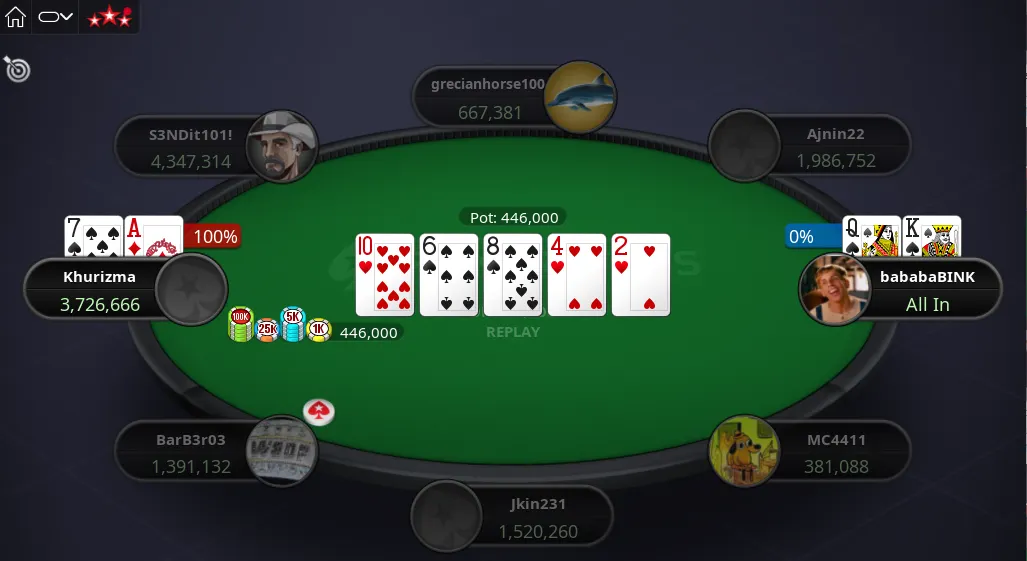Open the table view dropdown

[56, 17]
